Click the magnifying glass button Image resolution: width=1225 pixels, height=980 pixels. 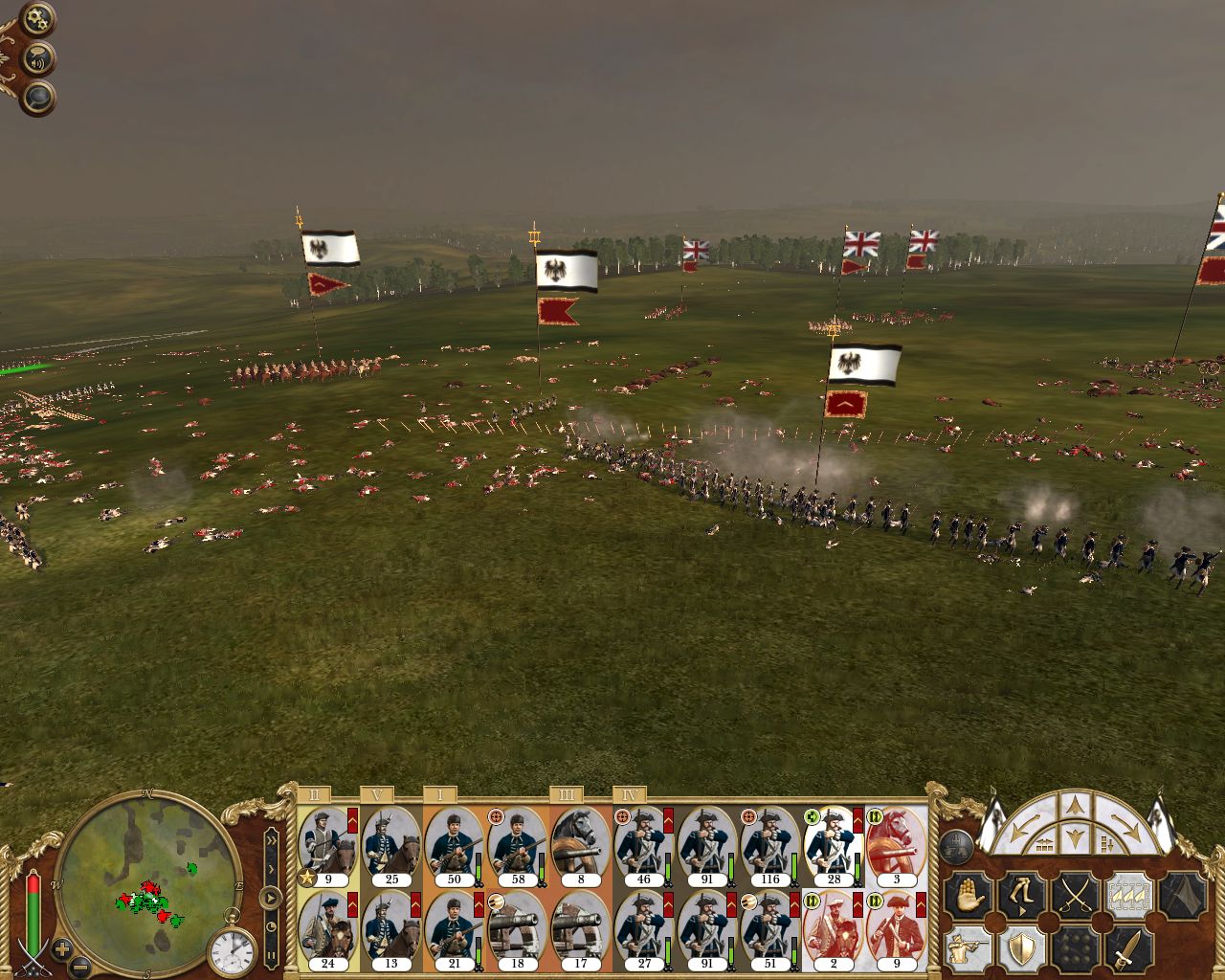(x=39, y=97)
